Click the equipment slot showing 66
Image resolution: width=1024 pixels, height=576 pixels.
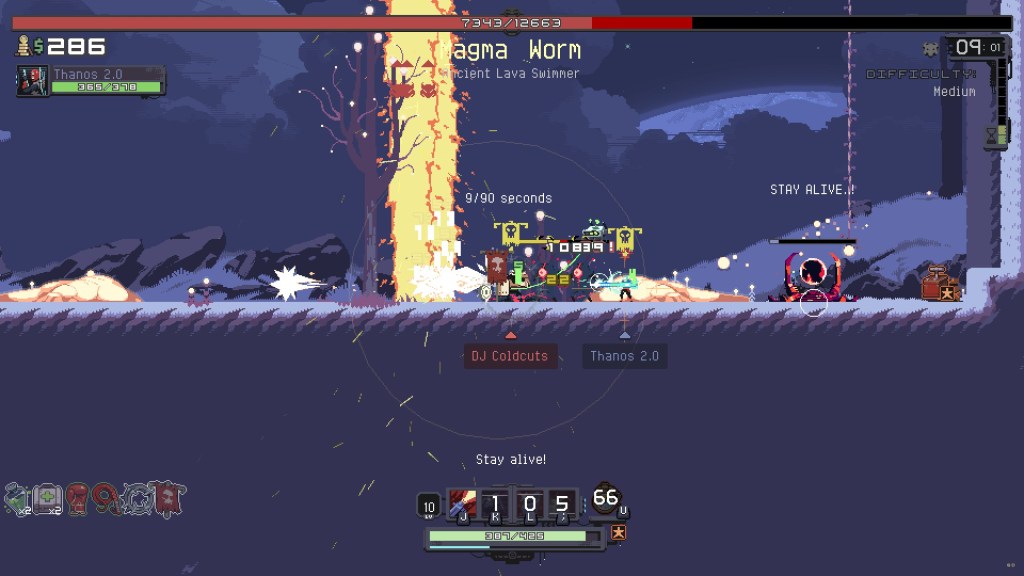tap(606, 499)
